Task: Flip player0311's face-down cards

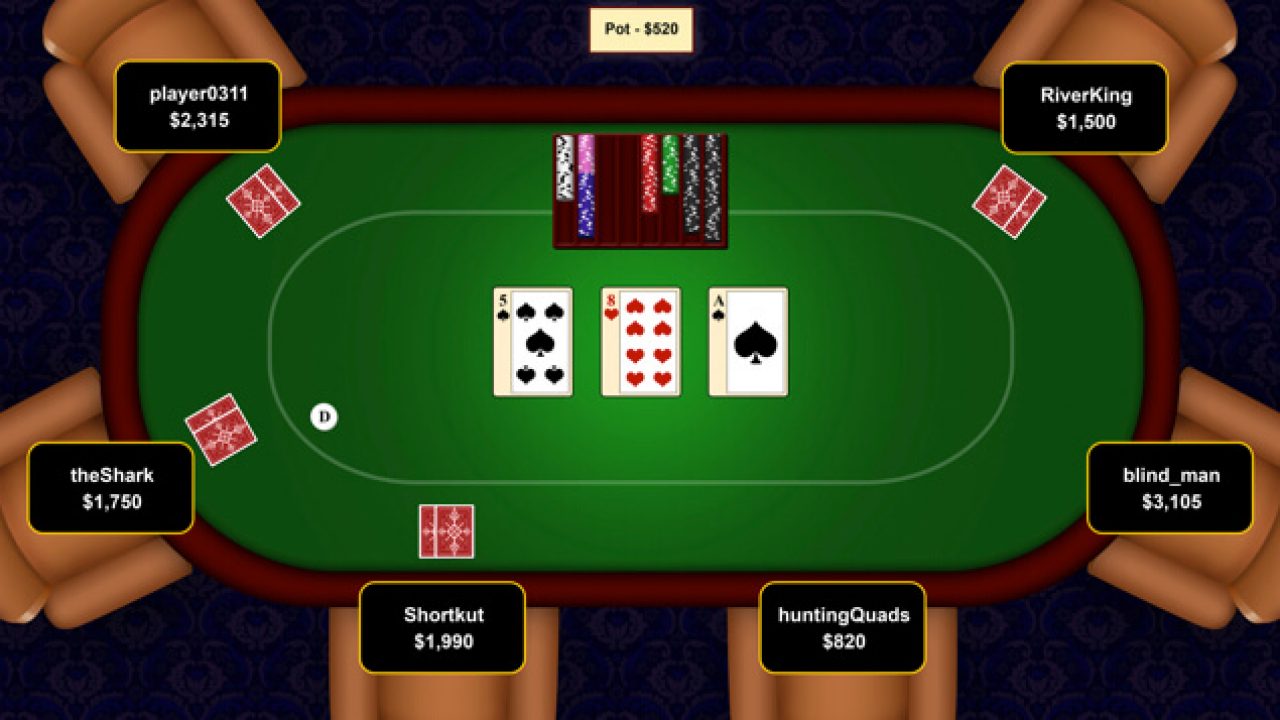Action: [x=264, y=202]
